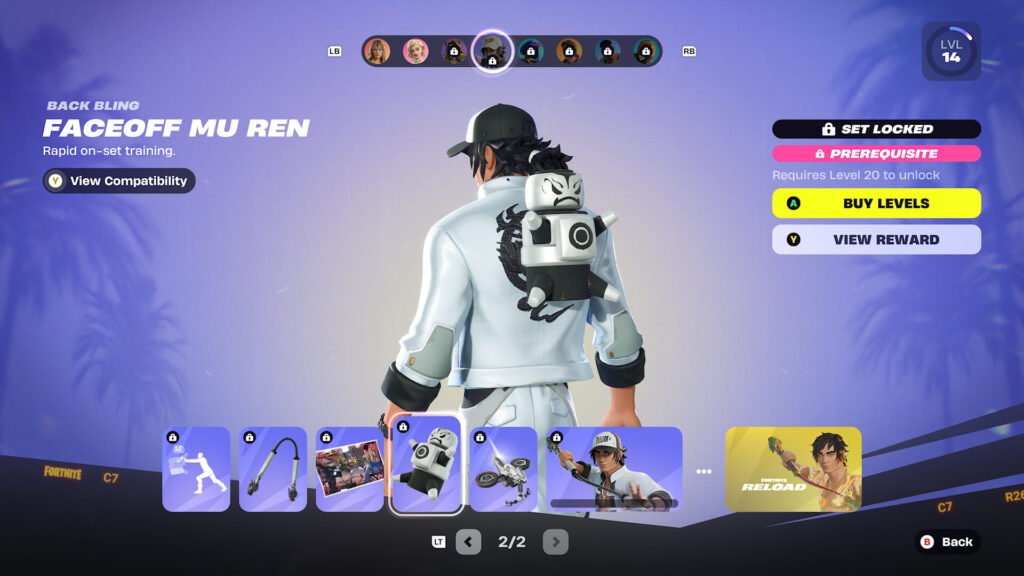The image size is (1024, 576).
Task: Open the level 14 progress badge
Action: 950,52
